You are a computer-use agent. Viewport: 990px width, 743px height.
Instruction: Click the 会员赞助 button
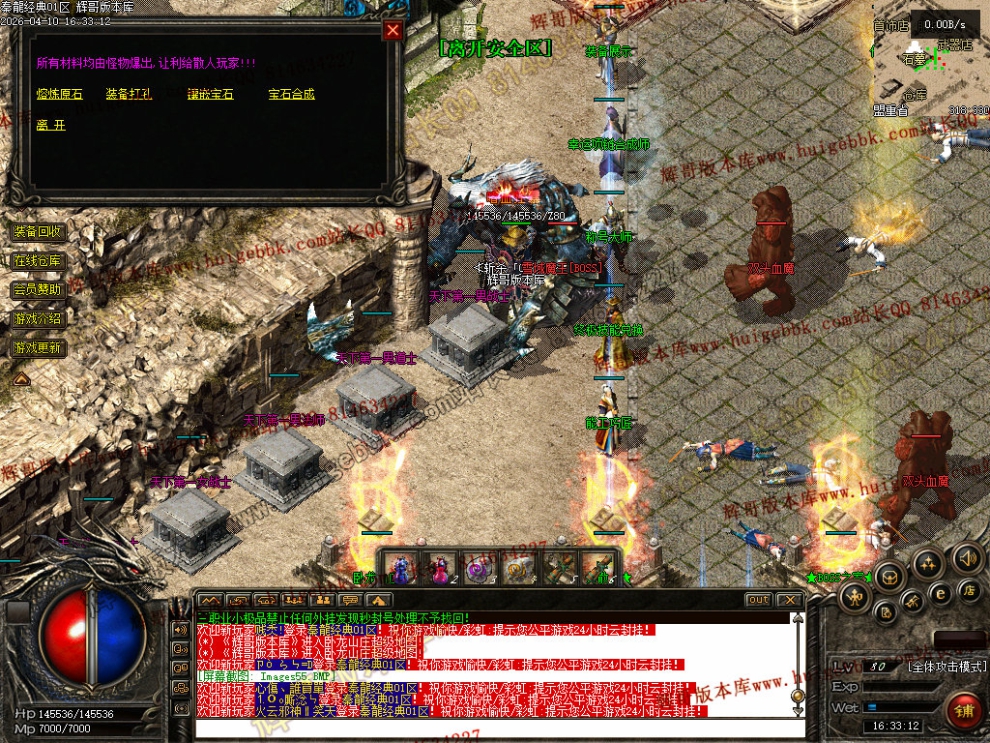(38, 290)
